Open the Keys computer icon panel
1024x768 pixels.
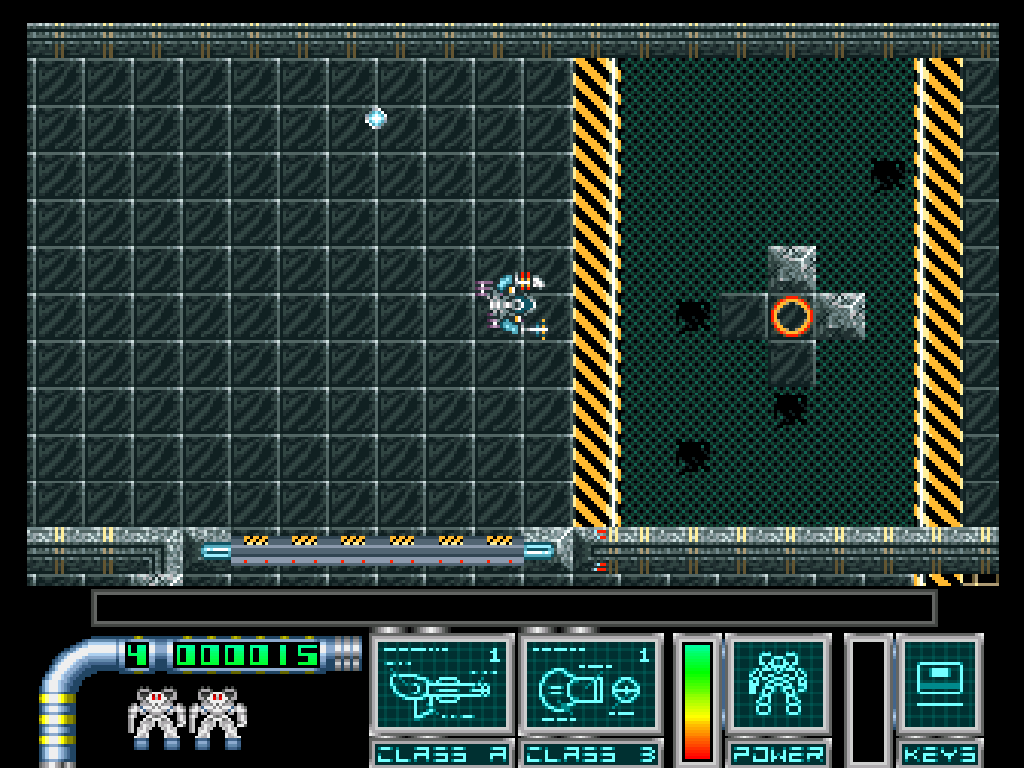coord(939,685)
